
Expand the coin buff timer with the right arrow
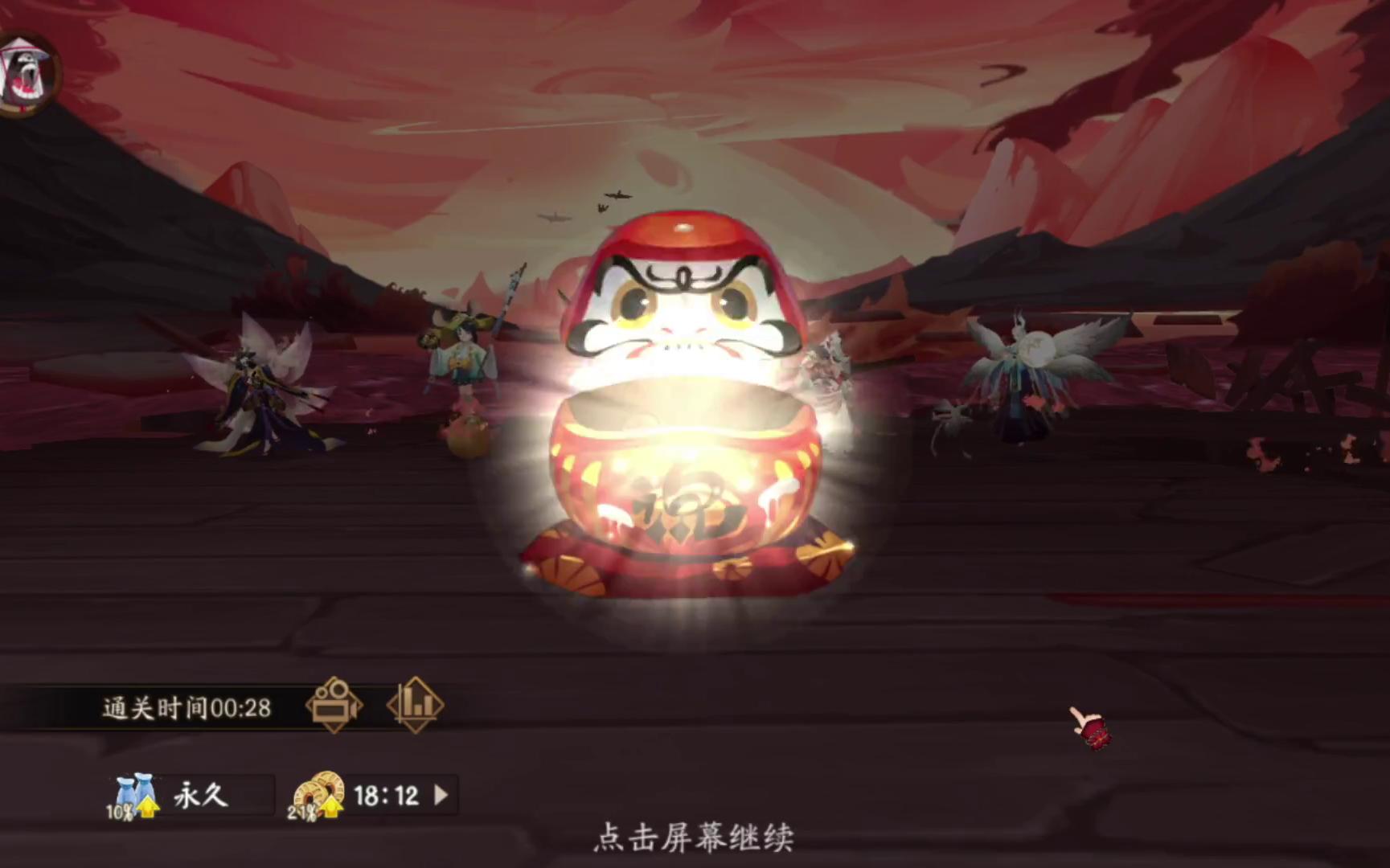(x=440, y=795)
